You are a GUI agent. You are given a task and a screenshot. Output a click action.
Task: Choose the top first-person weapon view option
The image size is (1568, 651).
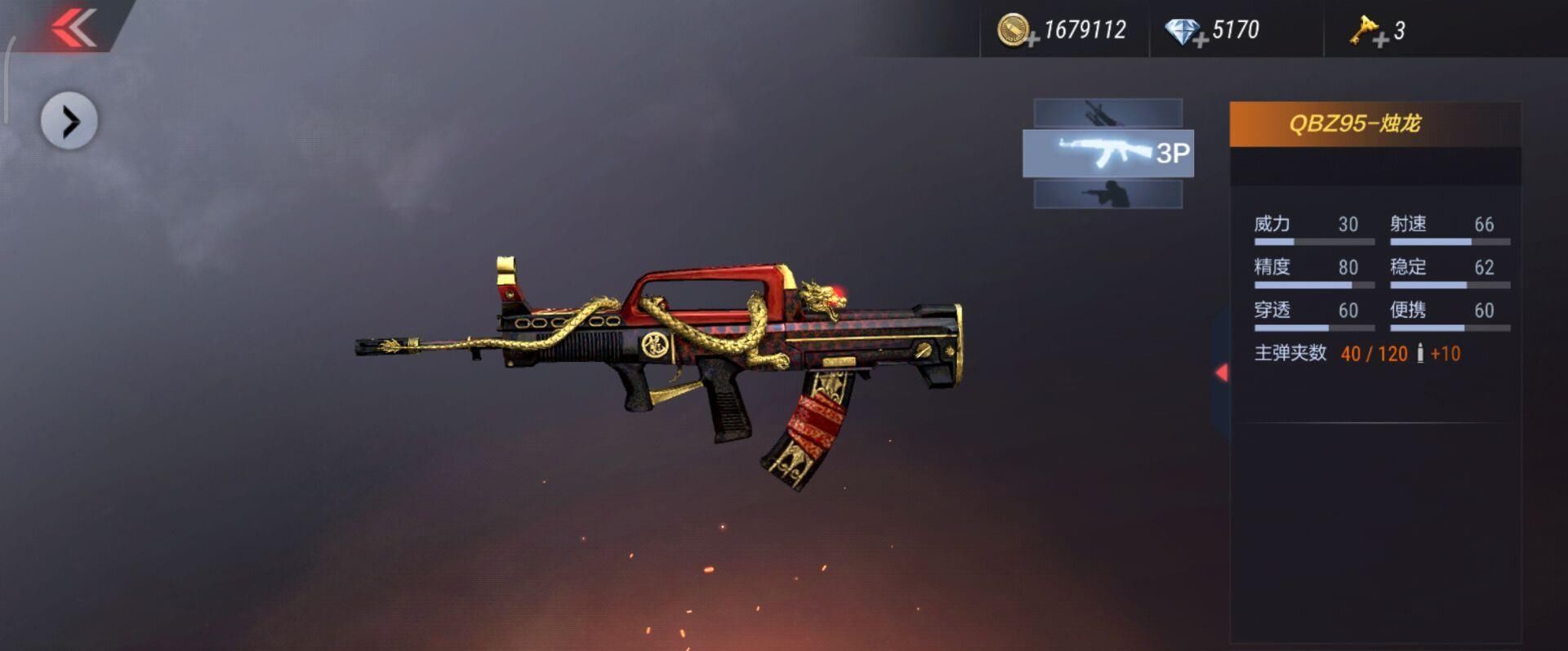(x=1108, y=113)
